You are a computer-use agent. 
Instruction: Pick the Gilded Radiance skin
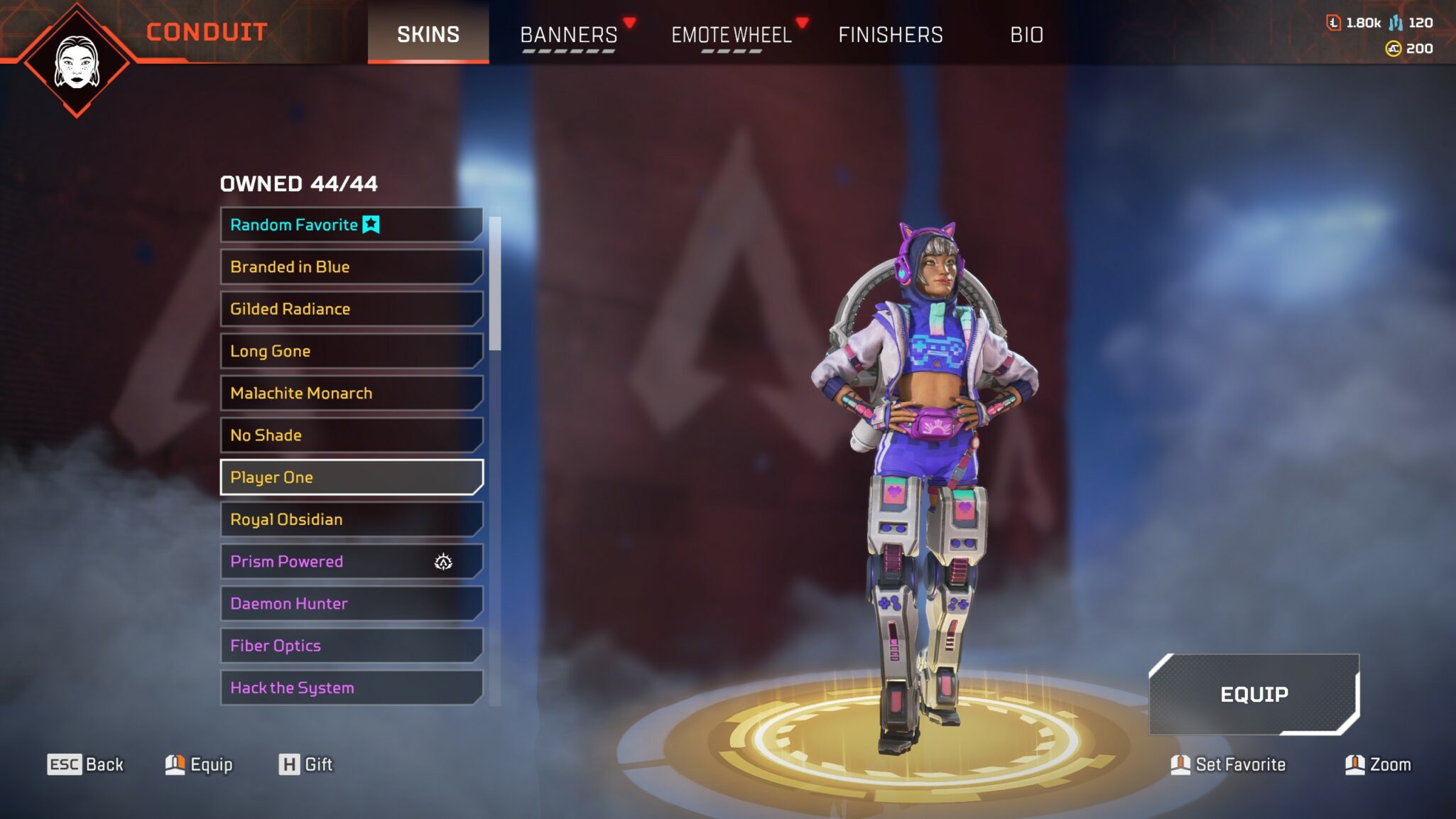coord(351,308)
